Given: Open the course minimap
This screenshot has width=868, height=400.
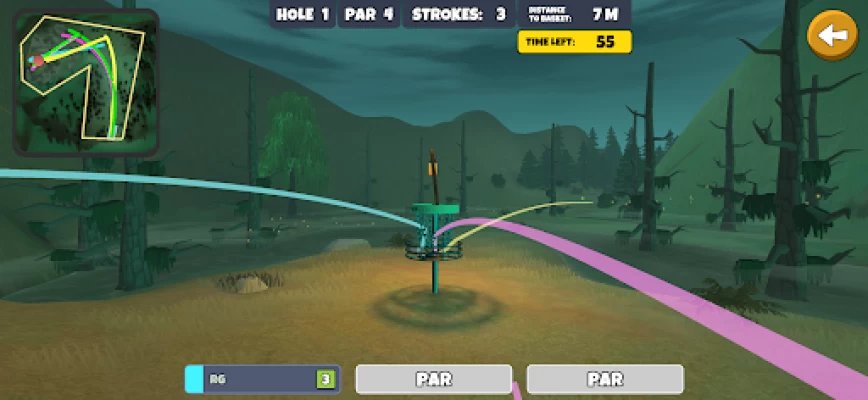Looking at the screenshot, I should click(86, 82).
